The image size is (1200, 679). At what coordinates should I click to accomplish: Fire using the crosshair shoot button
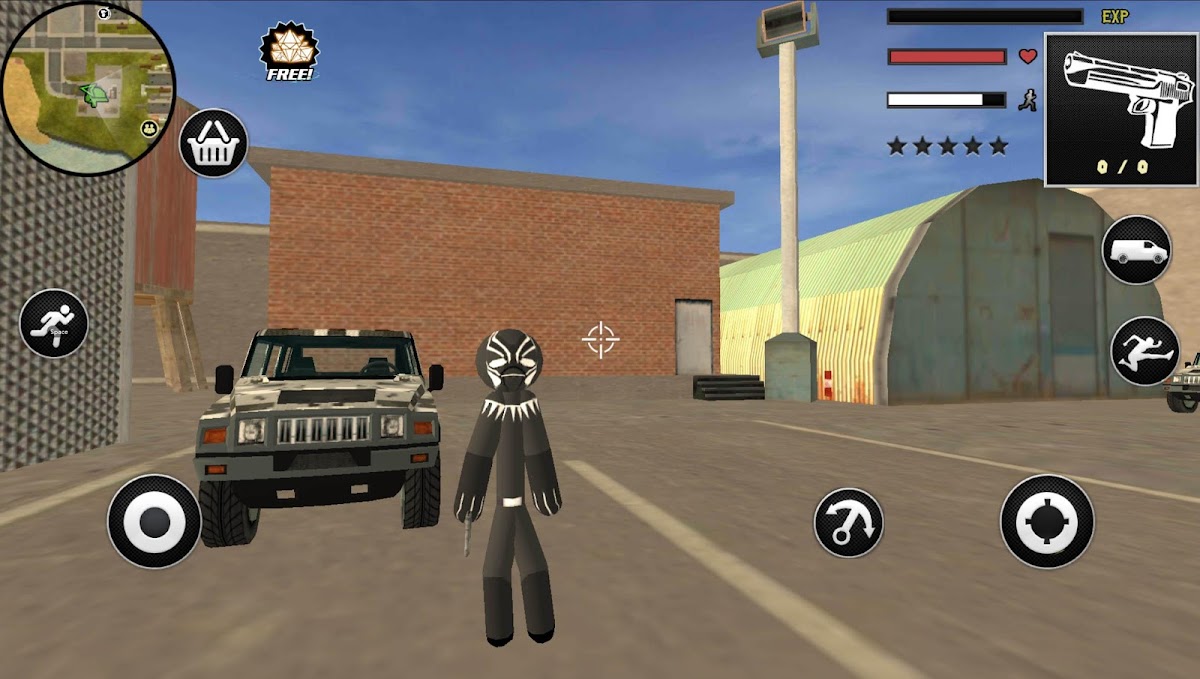(x=1047, y=521)
